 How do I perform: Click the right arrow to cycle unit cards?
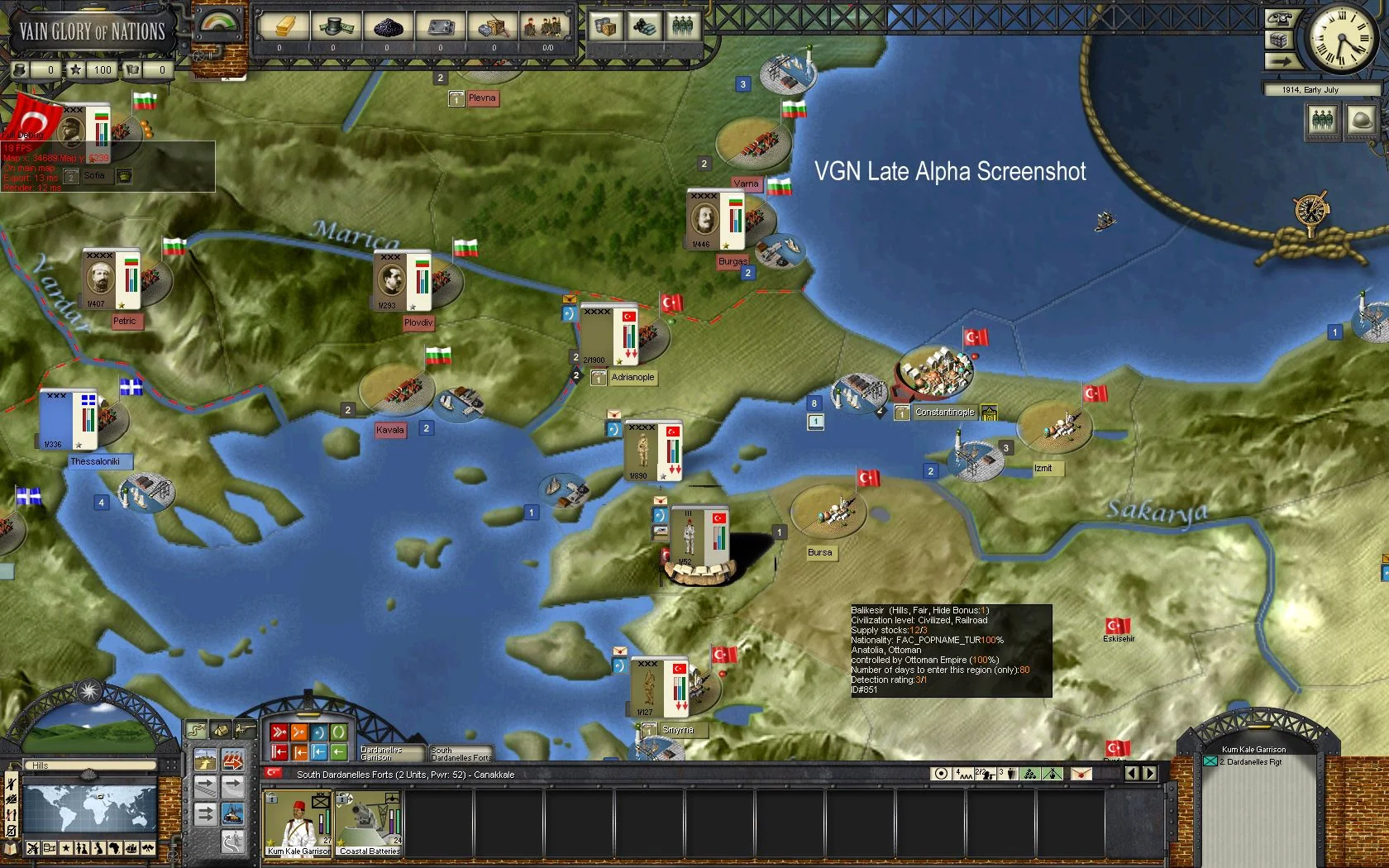pos(1150,774)
